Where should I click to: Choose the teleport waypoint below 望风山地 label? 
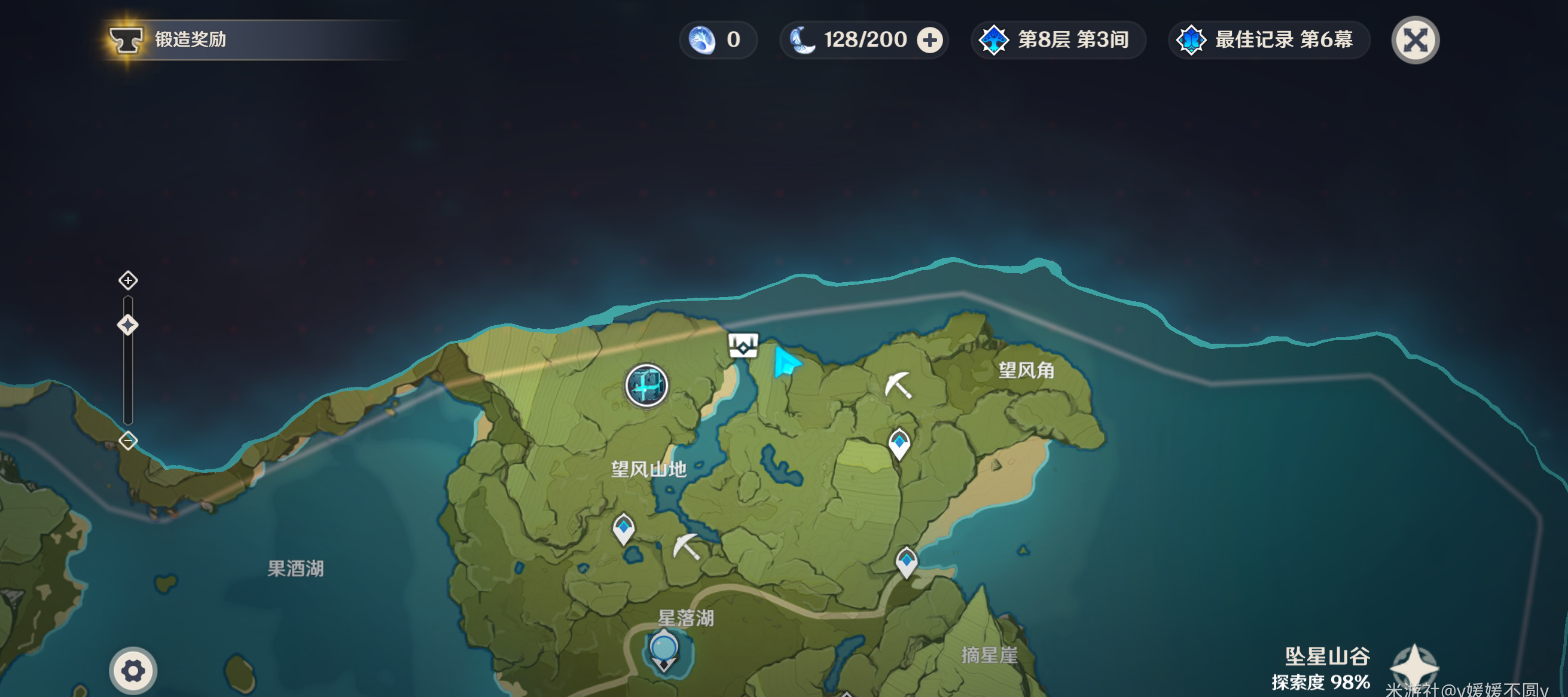(623, 528)
